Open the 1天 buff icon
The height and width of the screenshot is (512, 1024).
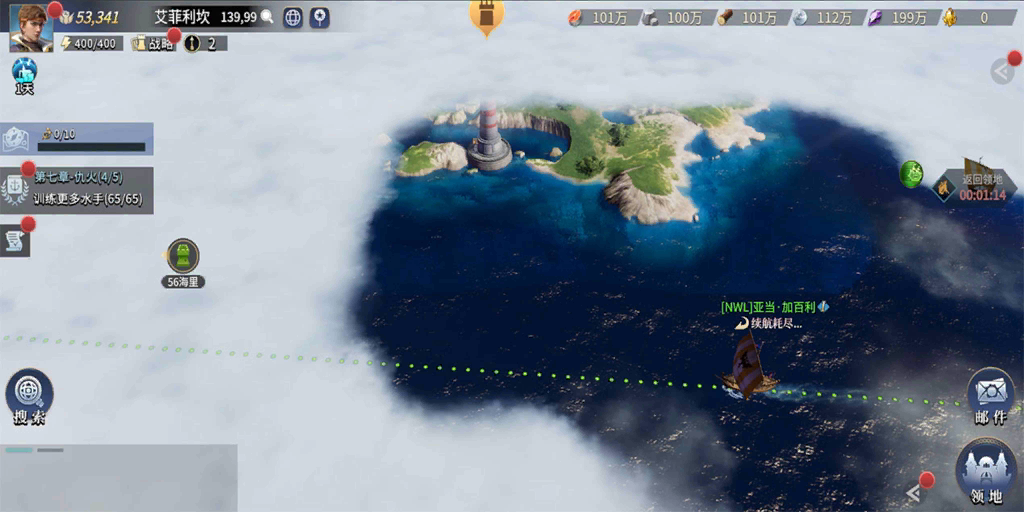pyautogui.click(x=24, y=75)
